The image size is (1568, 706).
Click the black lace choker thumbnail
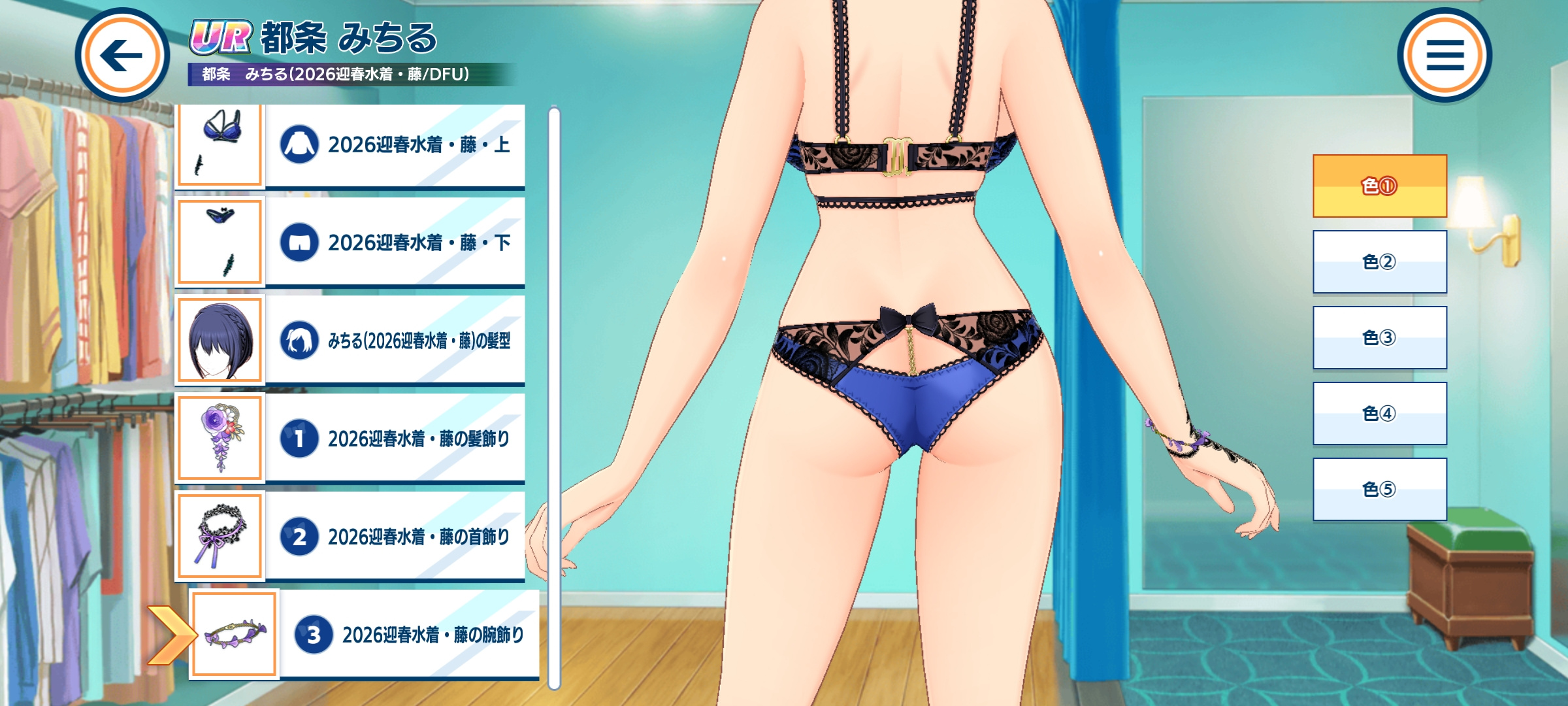(220, 536)
